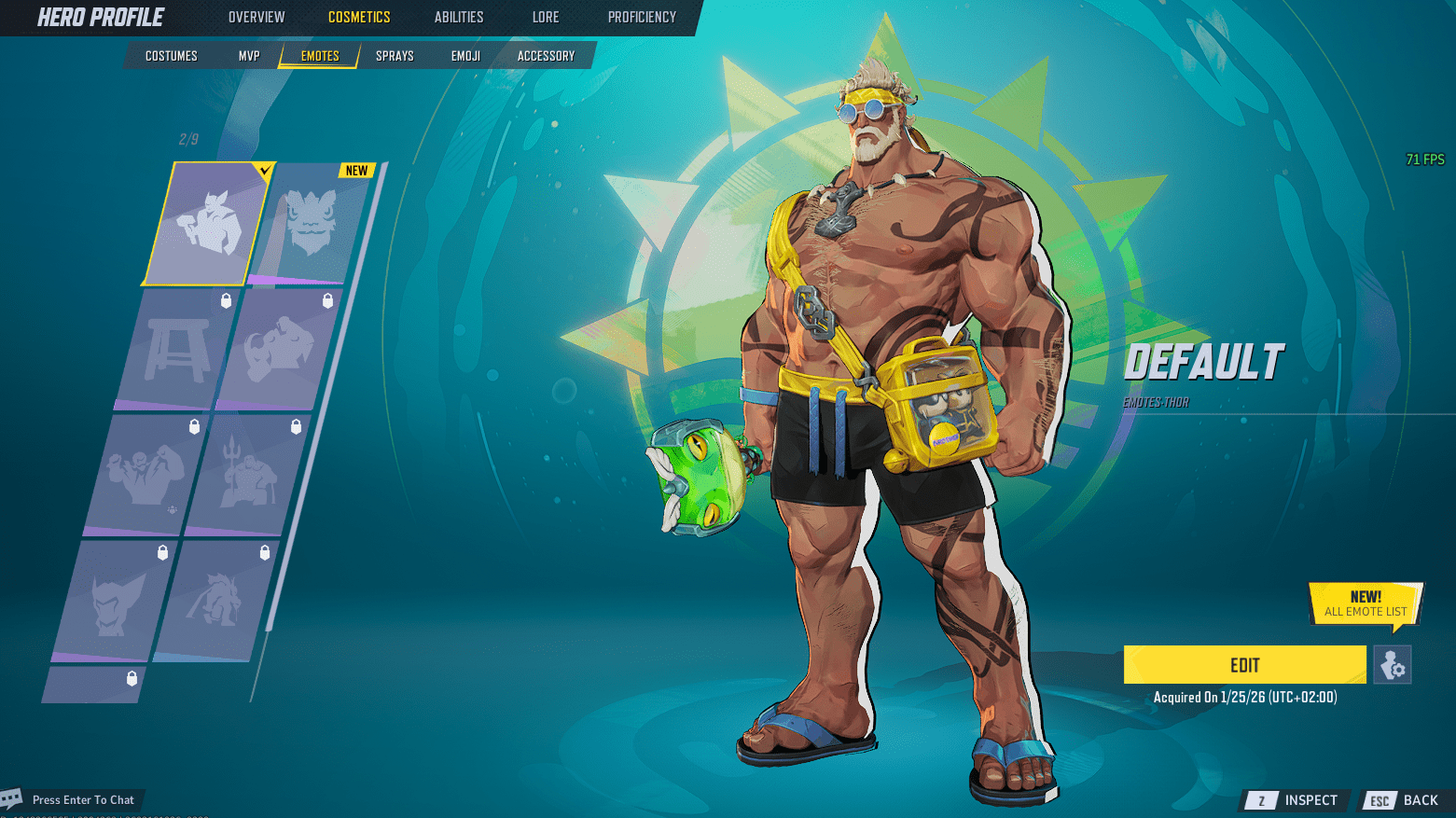
Task: Click the Back button
Action: (x=1405, y=800)
